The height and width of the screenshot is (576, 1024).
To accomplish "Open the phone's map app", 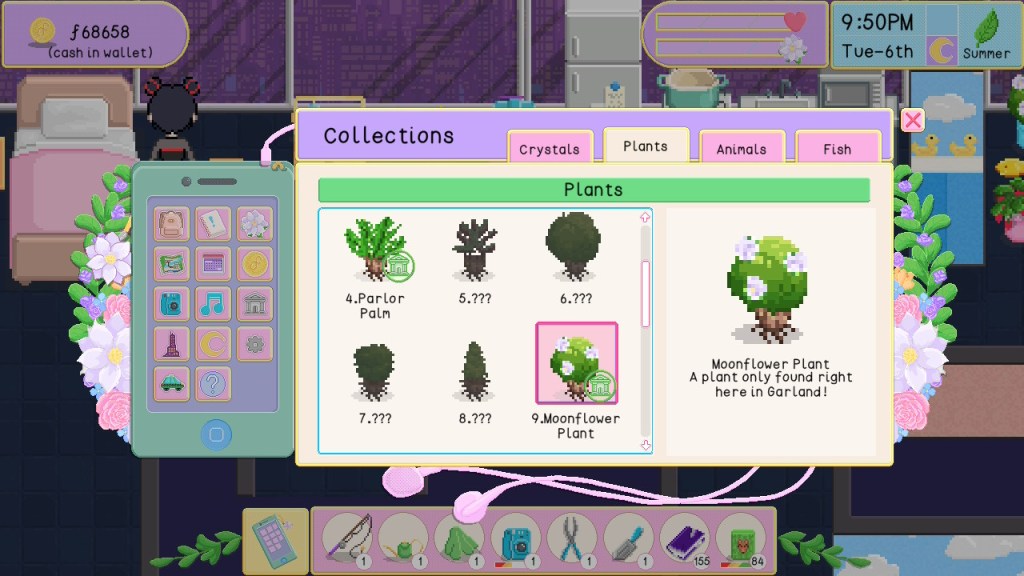I will point(172,264).
